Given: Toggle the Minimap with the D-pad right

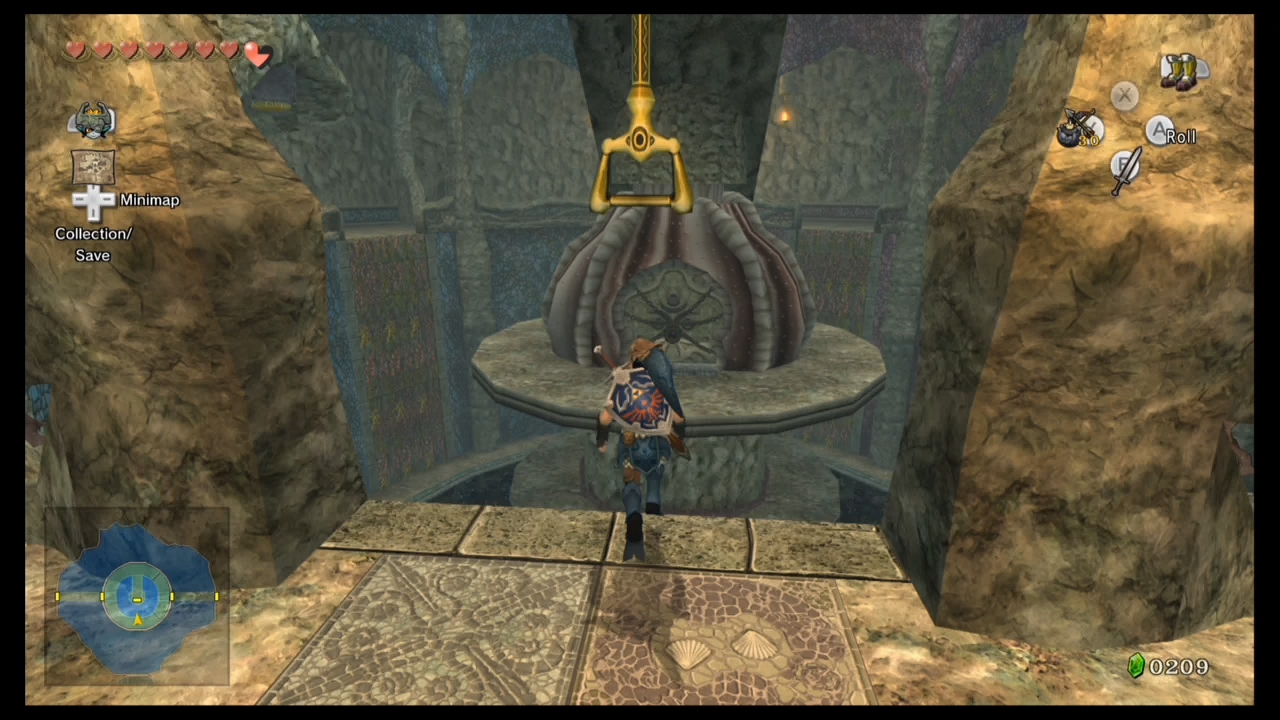Looking at the screenshot, I should tap(108, 200).
